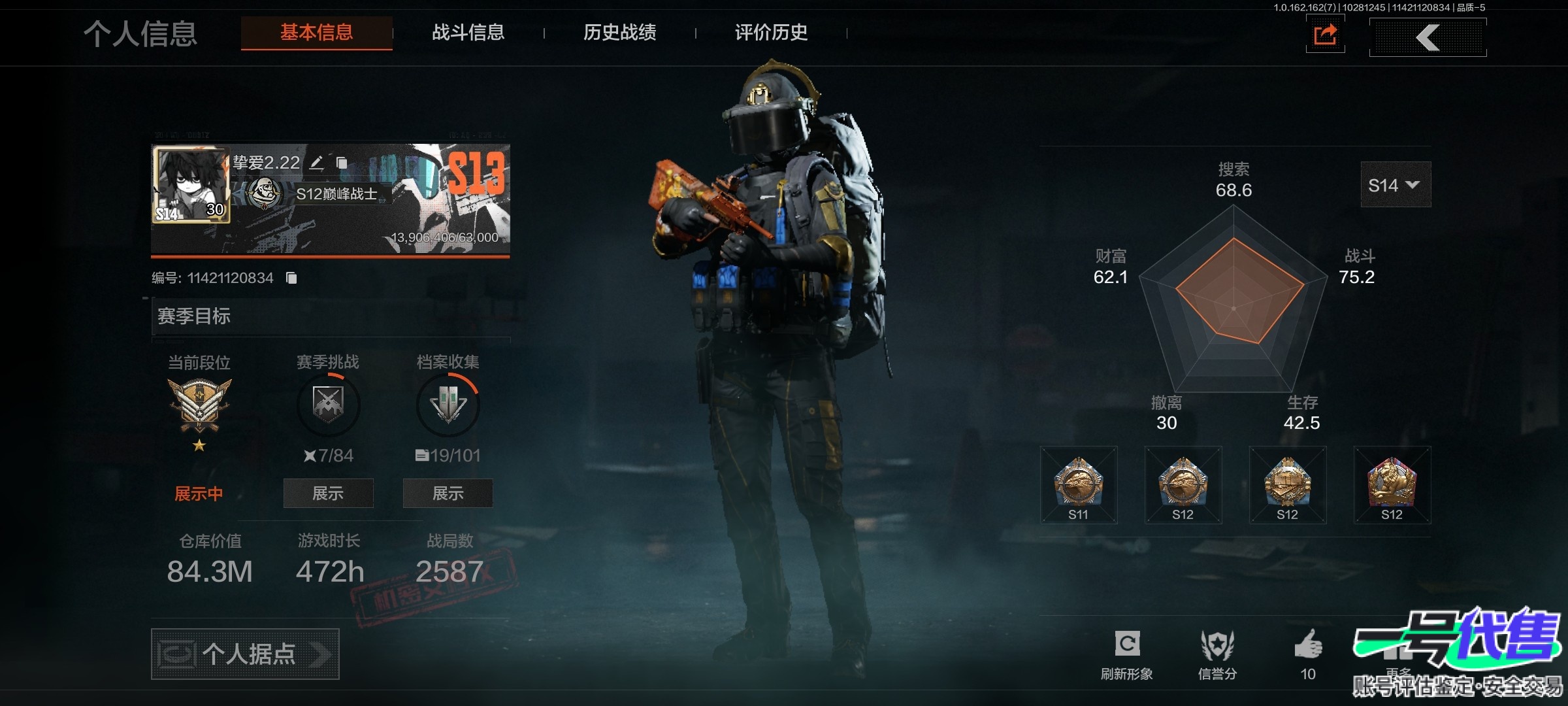Screen dimensions: 1568x706
Task: View the 信誉分 reputation score
Action: tap(1217, 652)
